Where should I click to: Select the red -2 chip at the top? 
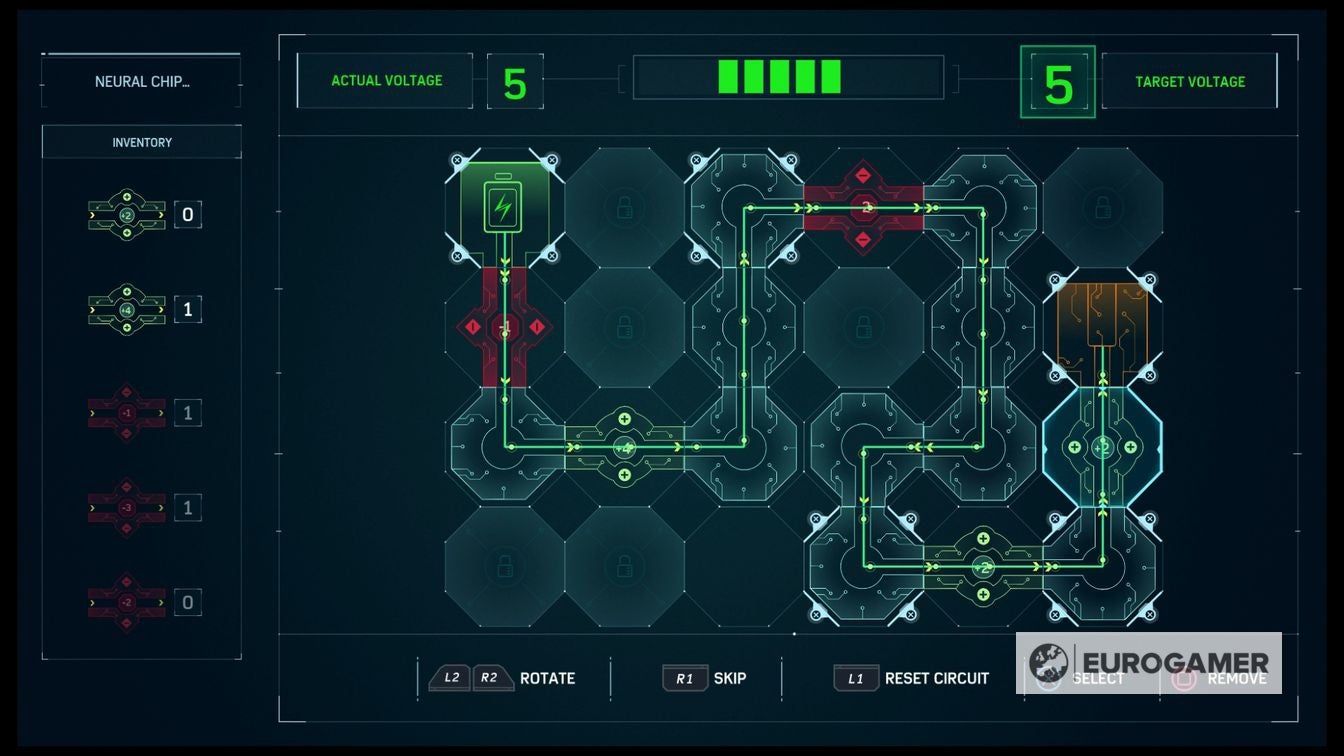coord(862,207)
